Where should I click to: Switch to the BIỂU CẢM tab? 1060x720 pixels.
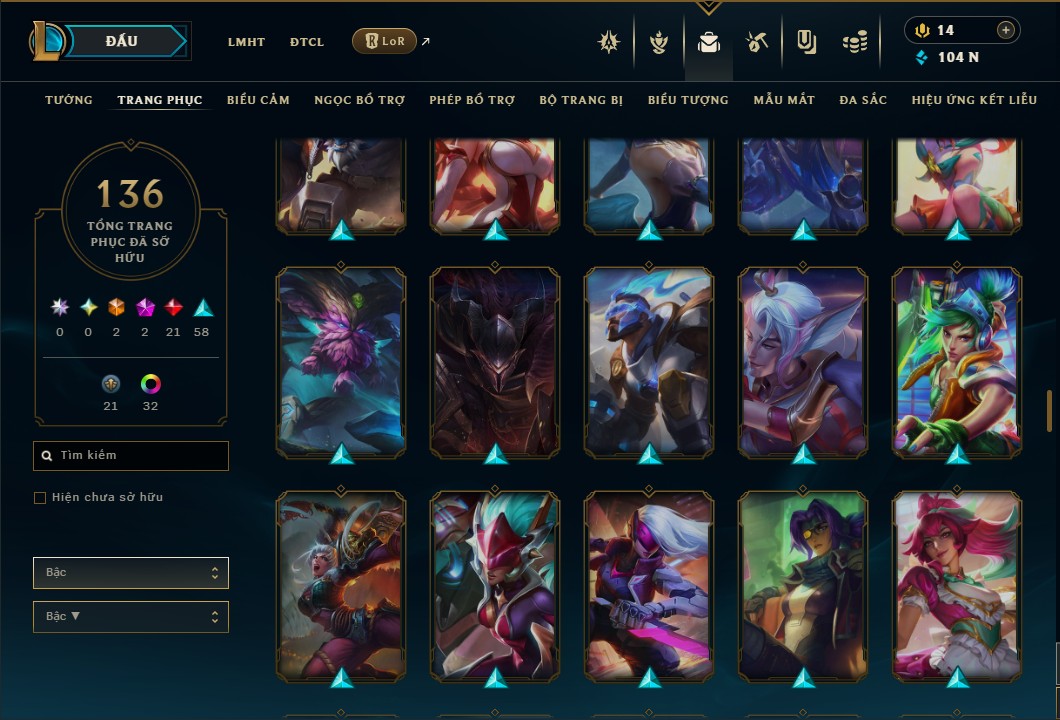(258, 100)
